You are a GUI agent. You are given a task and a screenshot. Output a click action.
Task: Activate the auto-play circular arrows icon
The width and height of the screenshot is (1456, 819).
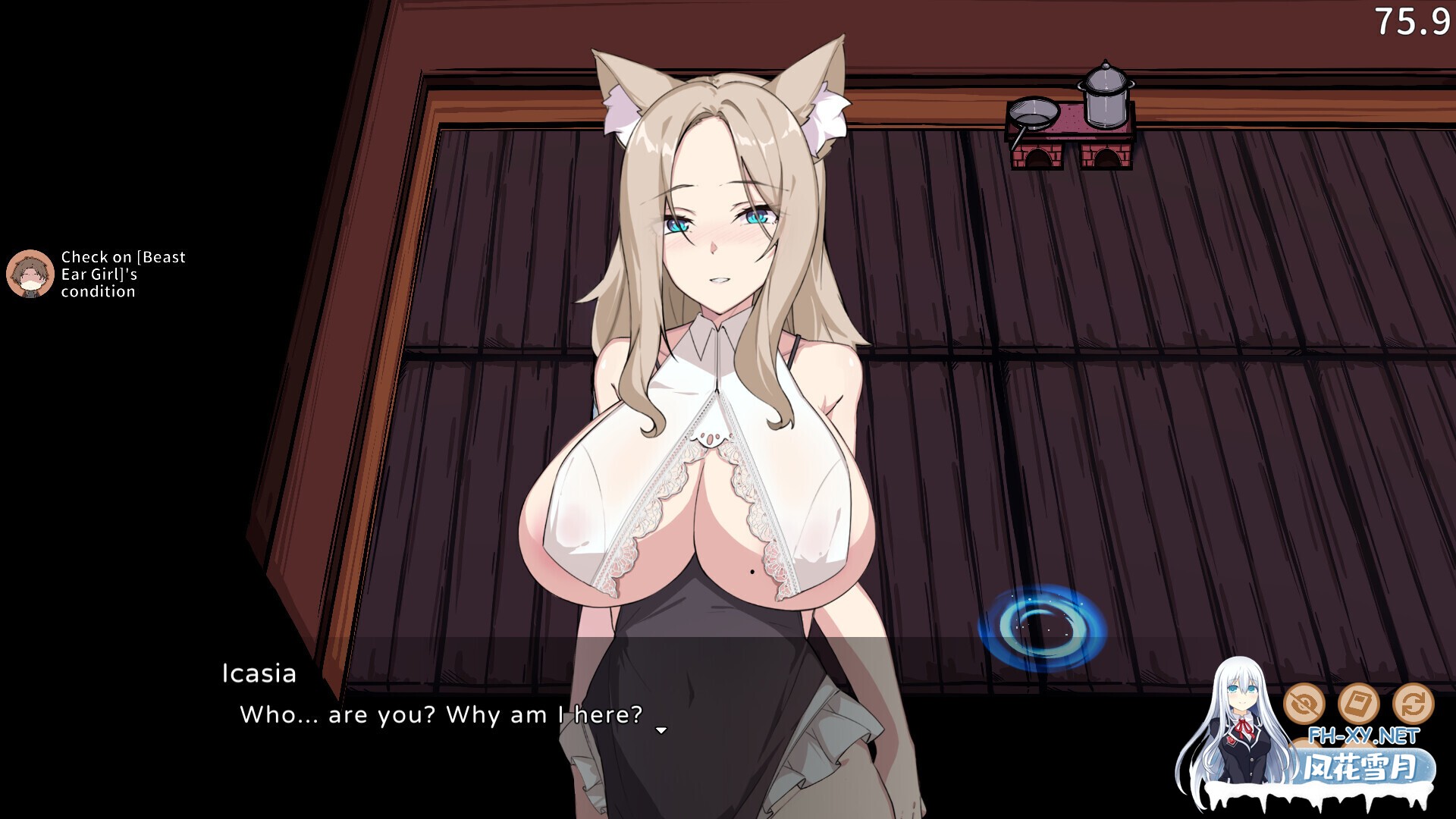pos(1414,702)
